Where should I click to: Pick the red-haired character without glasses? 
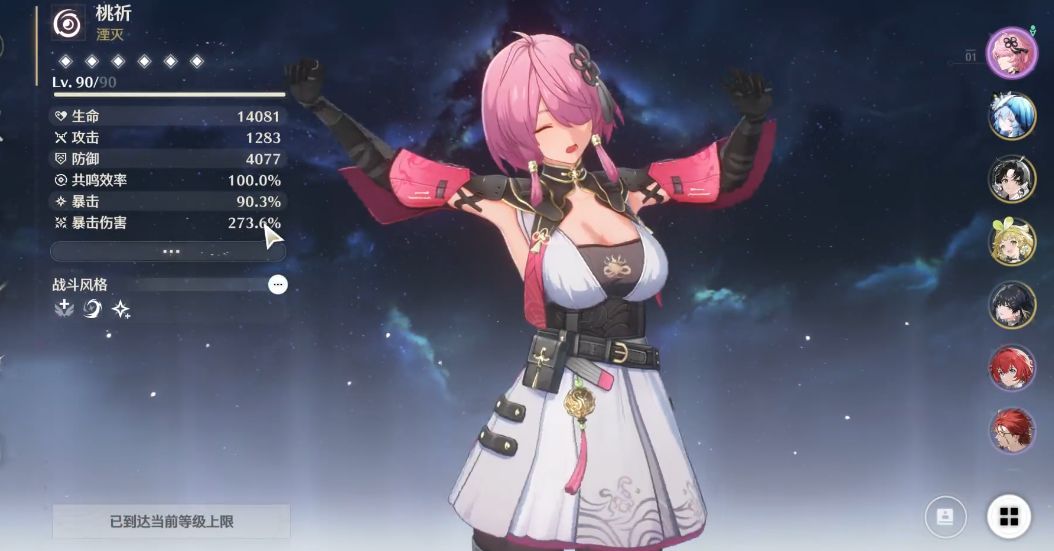[1012, 368]
